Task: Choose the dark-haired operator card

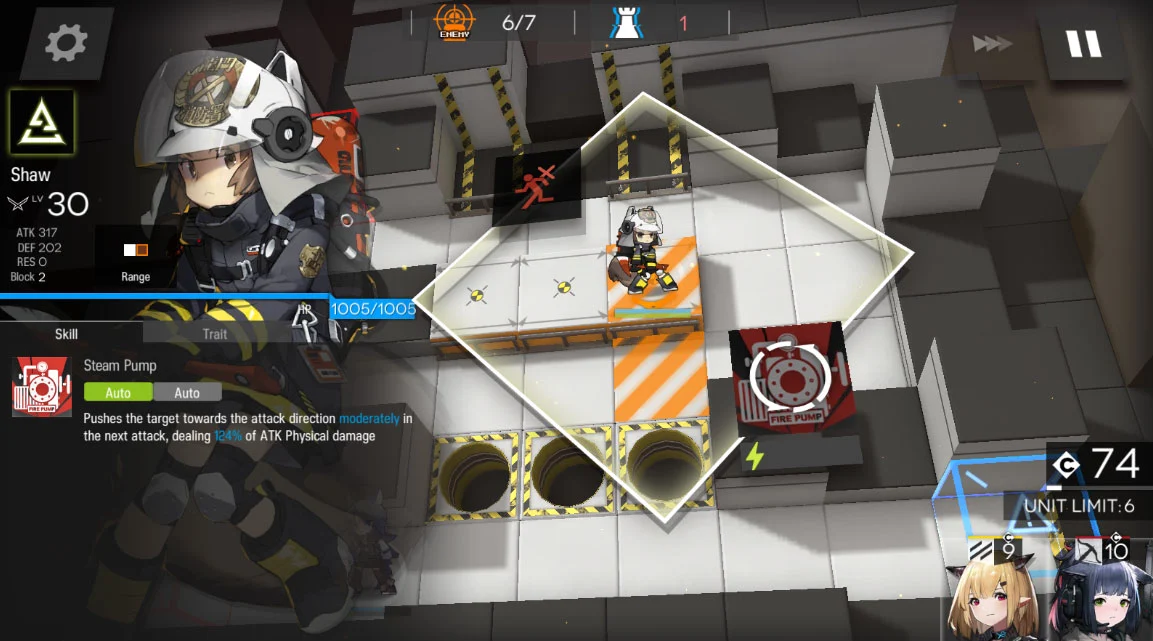Action: [x=1104, y=596]
